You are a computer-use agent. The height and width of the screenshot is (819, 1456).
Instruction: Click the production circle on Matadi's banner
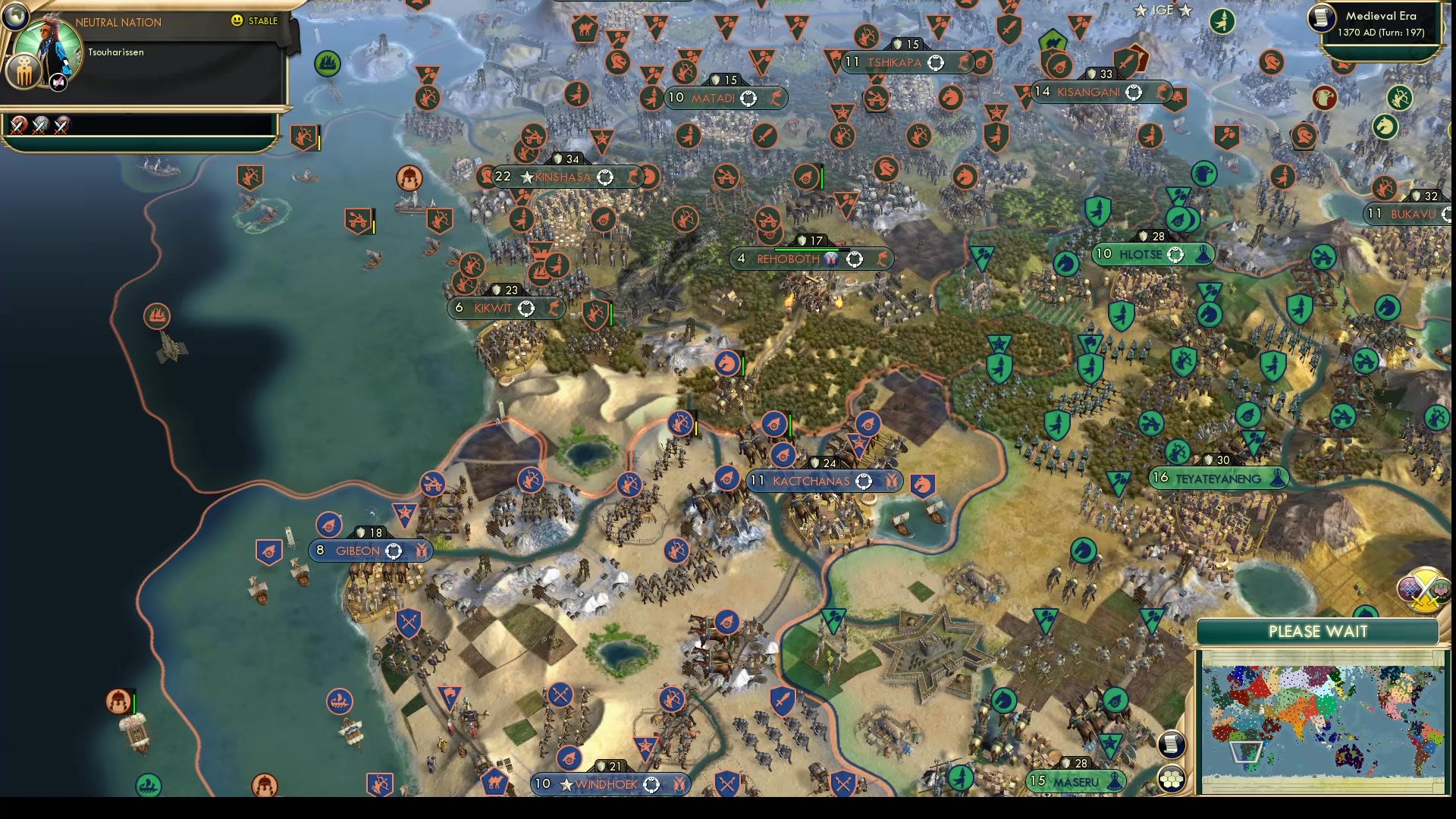click(x=749, y=97)
